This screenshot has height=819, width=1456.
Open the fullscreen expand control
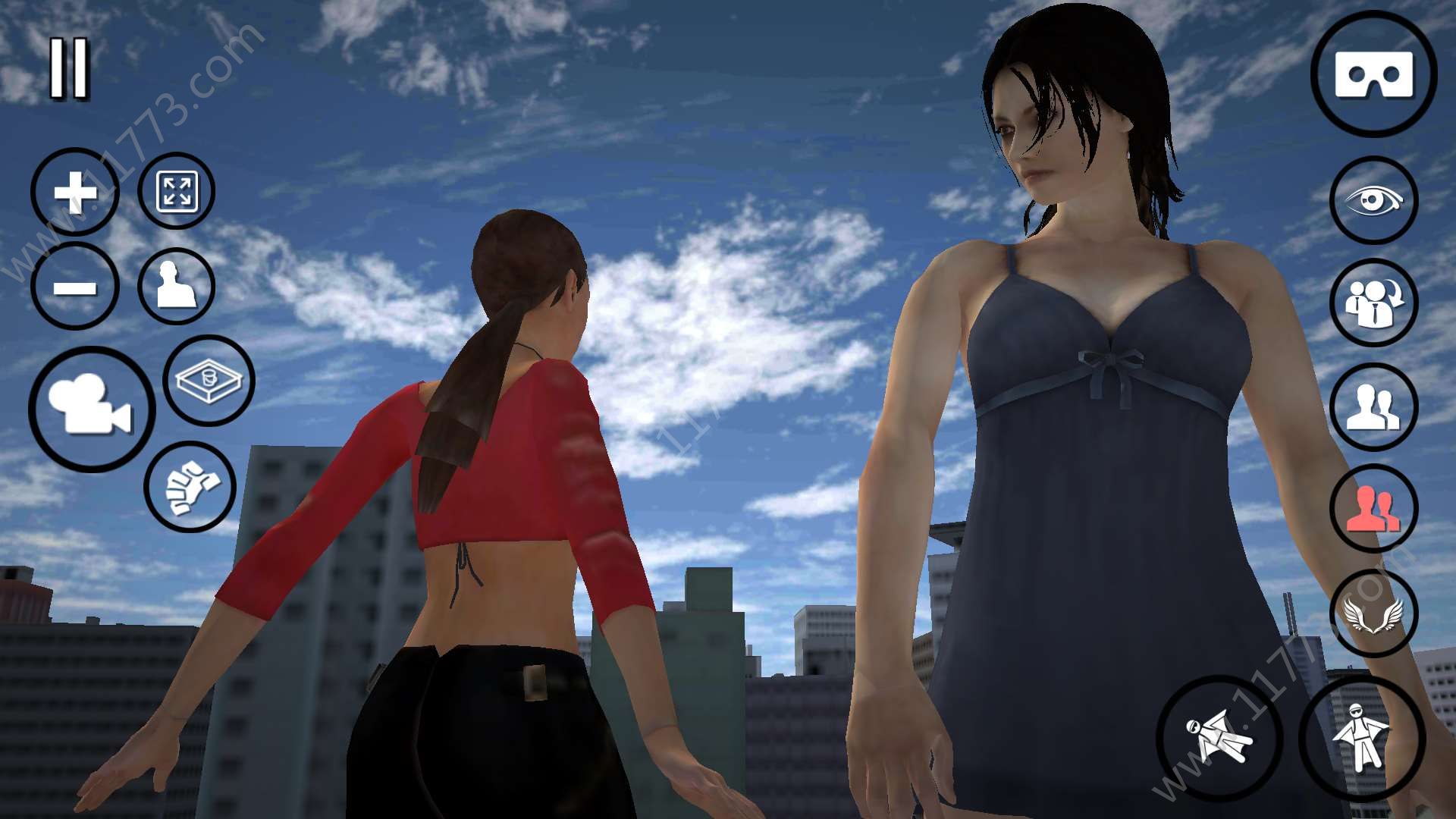point(176,192)
